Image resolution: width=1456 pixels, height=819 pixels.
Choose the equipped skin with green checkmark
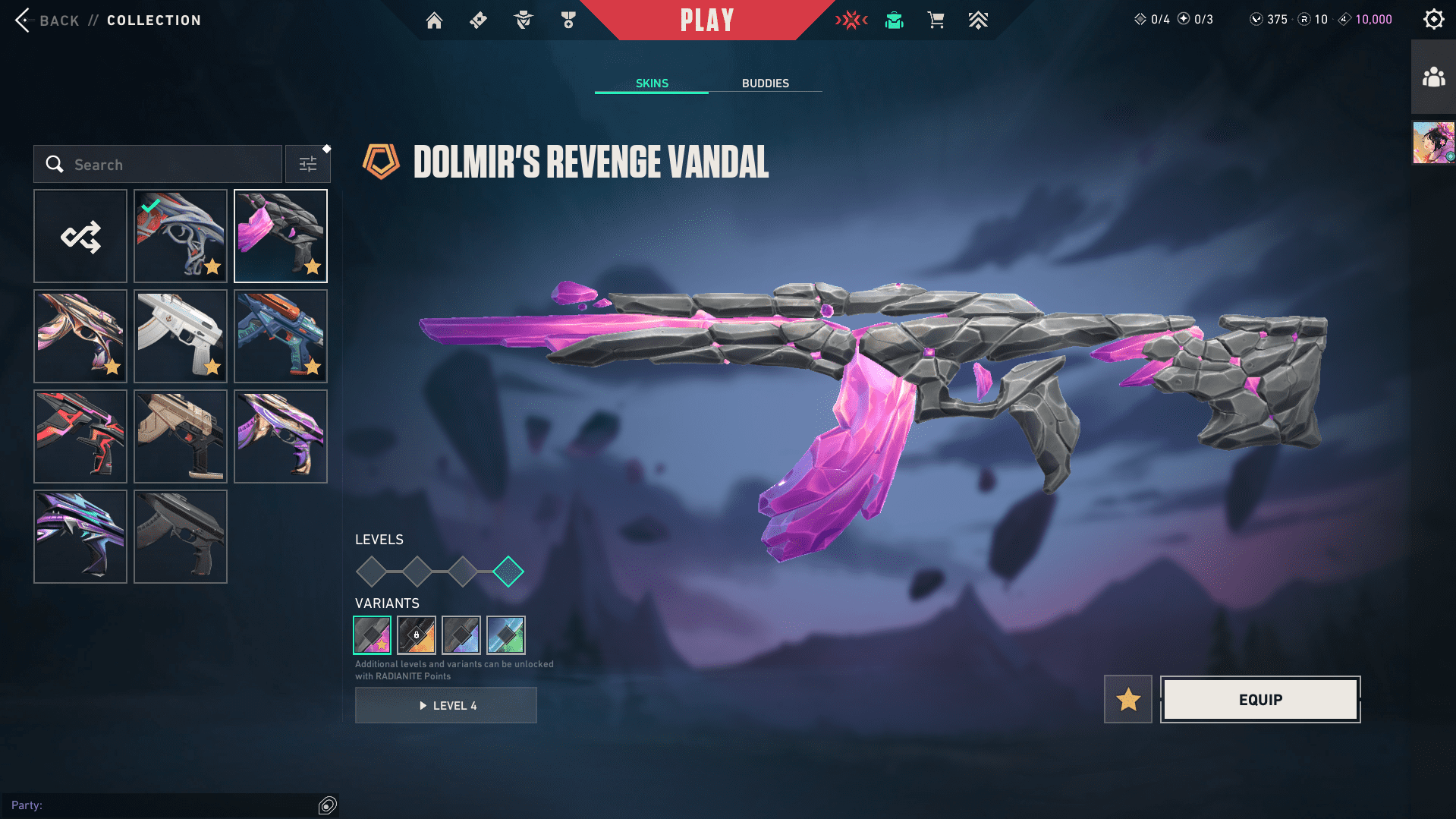pos(181,237)
